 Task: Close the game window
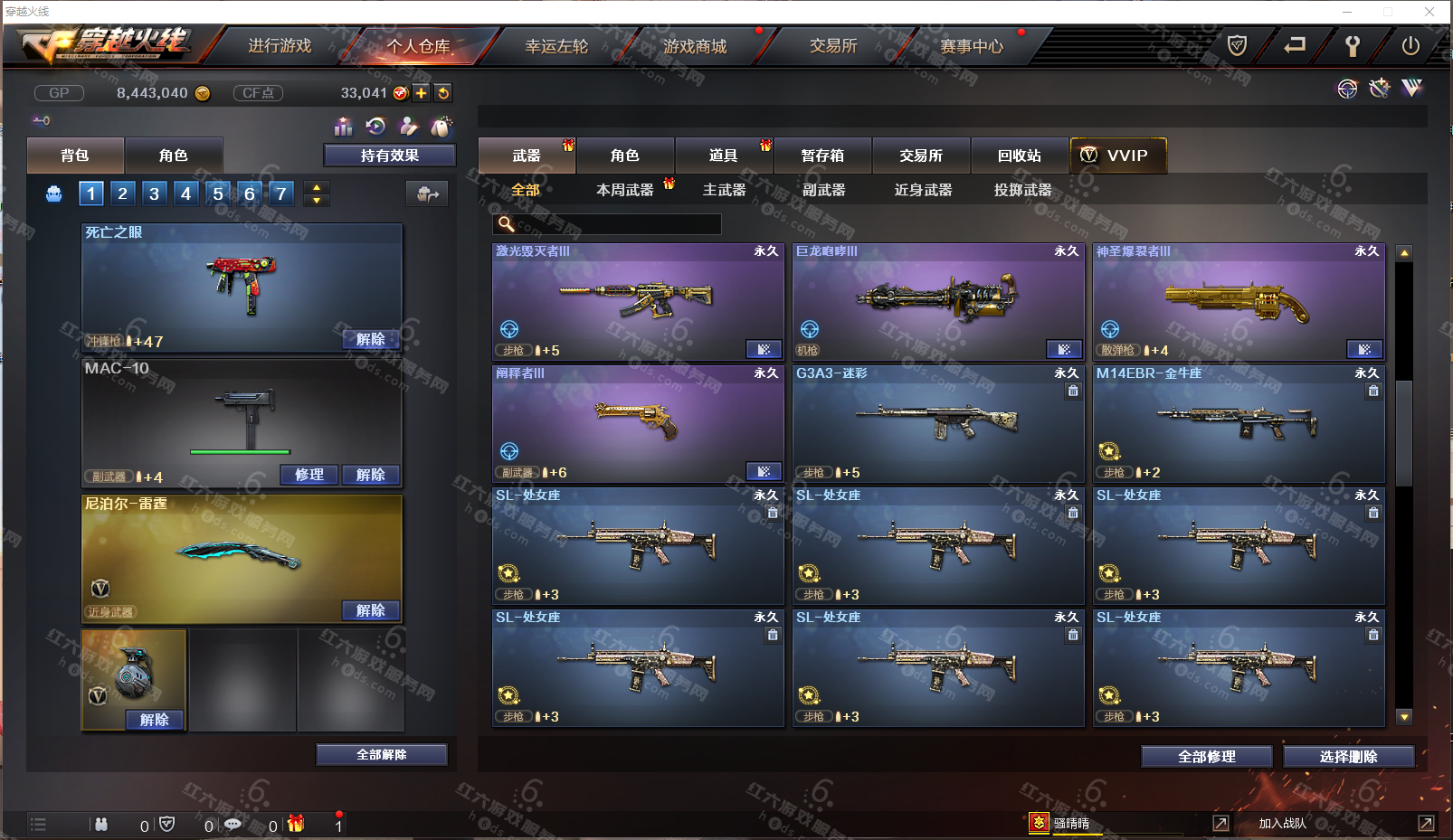[1429, 12]
